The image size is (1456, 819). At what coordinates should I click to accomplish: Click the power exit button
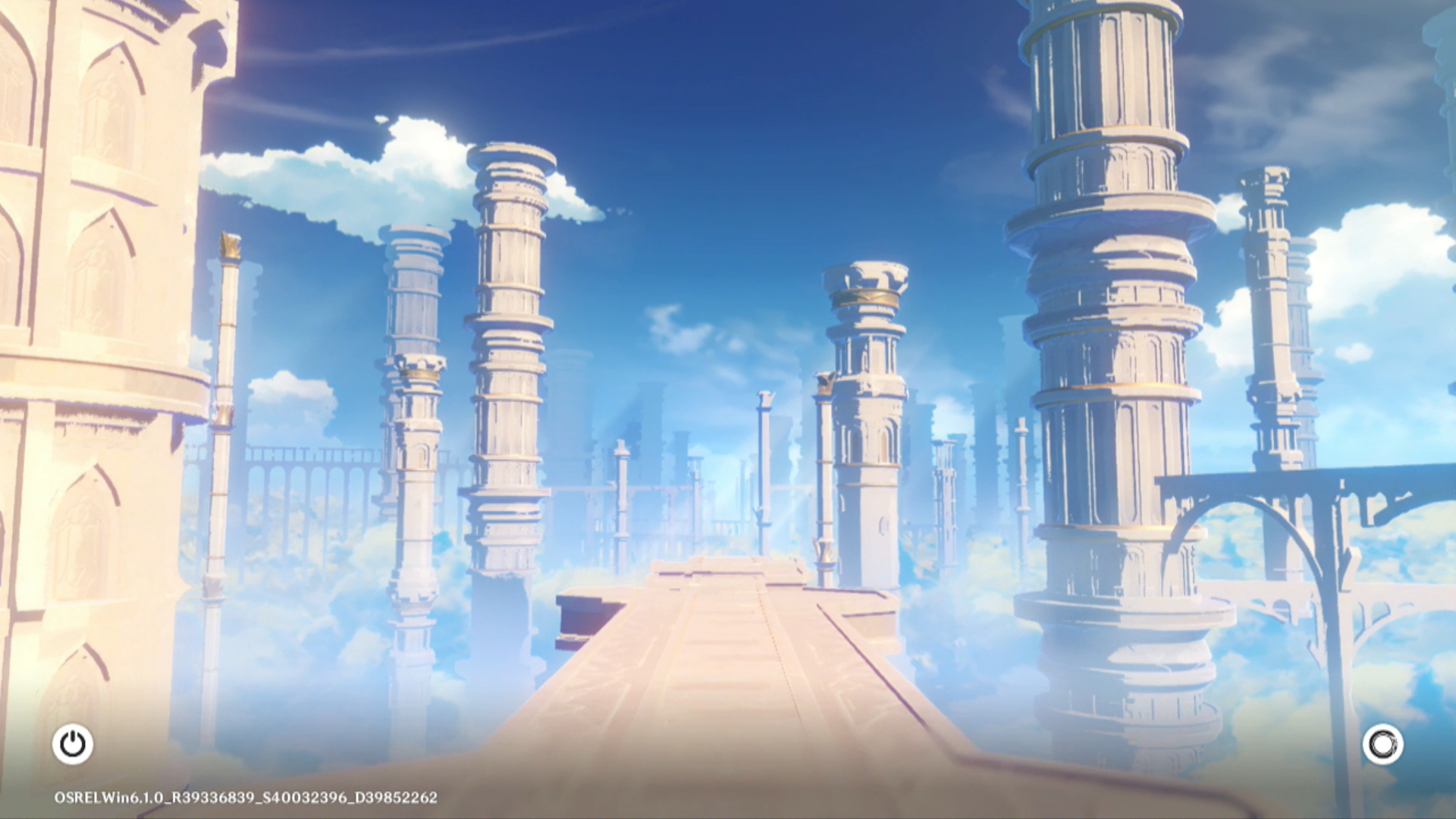73,744
